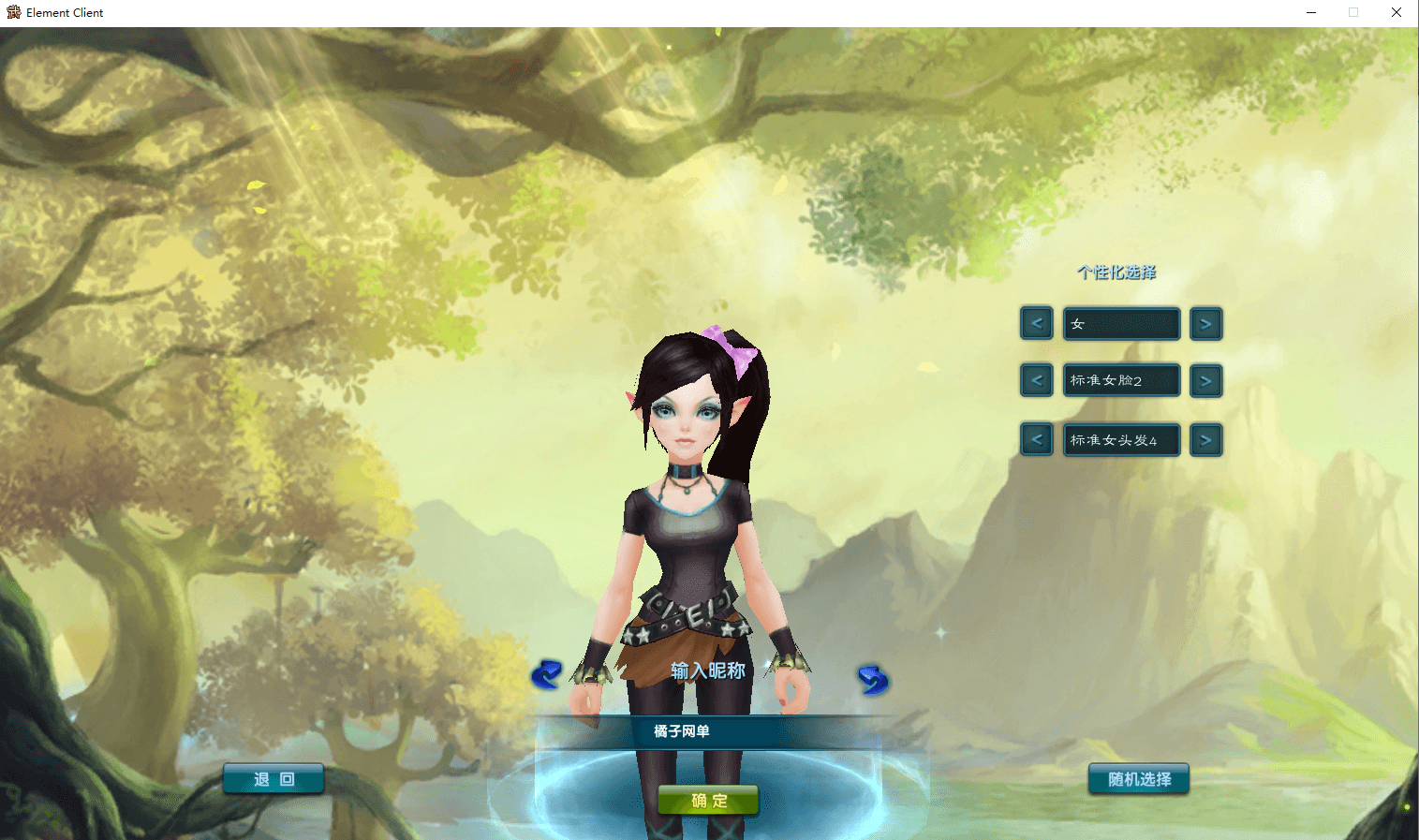
Task: Select the previous hairstyle
Action: point(1037,440)
